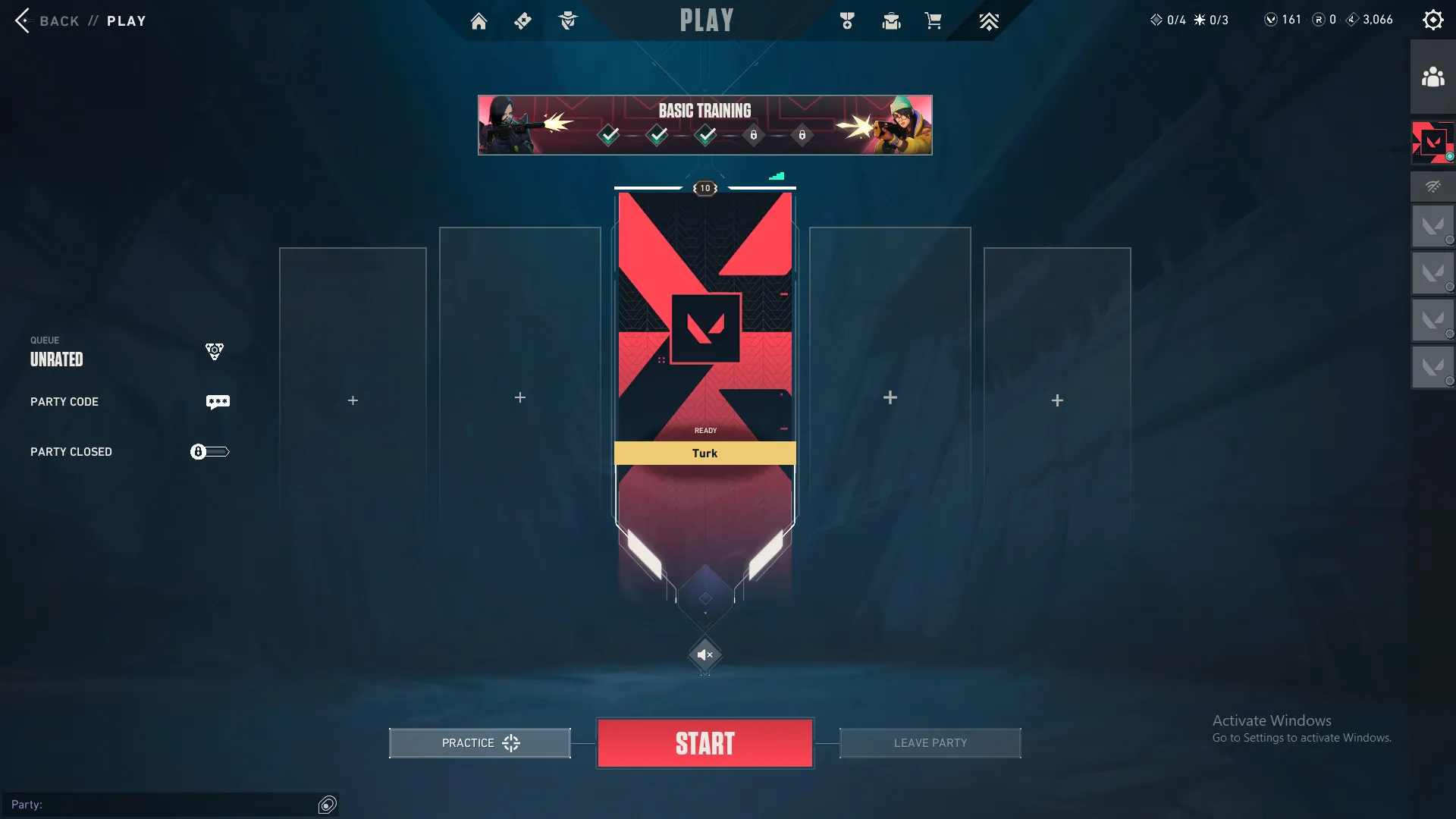This screenshot has height=819, width=1456.
Task: Click the level 10 progress bar above the card
Action: tap(705, 187)
